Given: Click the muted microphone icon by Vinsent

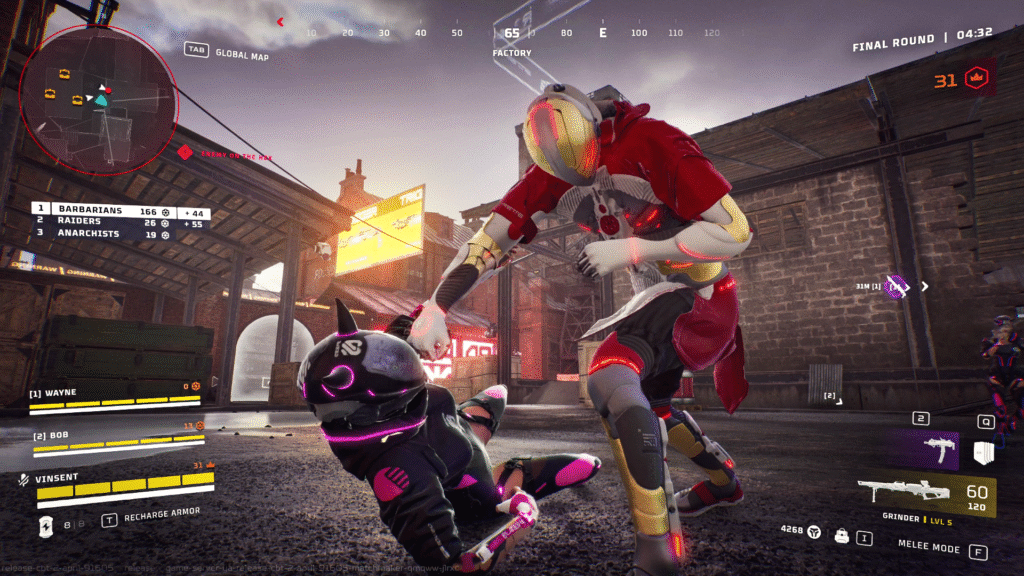Looking at the screenshot, I should point(22,479).
